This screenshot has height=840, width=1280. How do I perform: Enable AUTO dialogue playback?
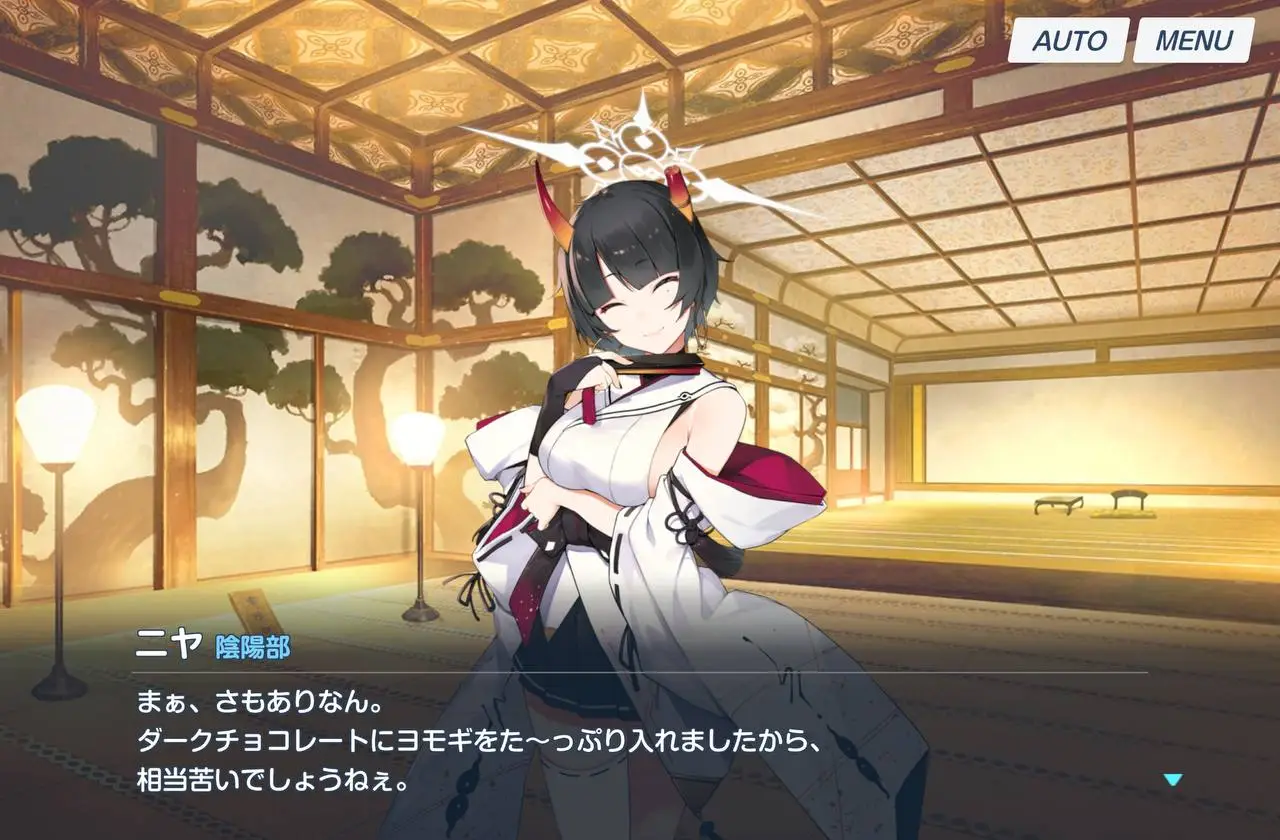point(1069,41)
